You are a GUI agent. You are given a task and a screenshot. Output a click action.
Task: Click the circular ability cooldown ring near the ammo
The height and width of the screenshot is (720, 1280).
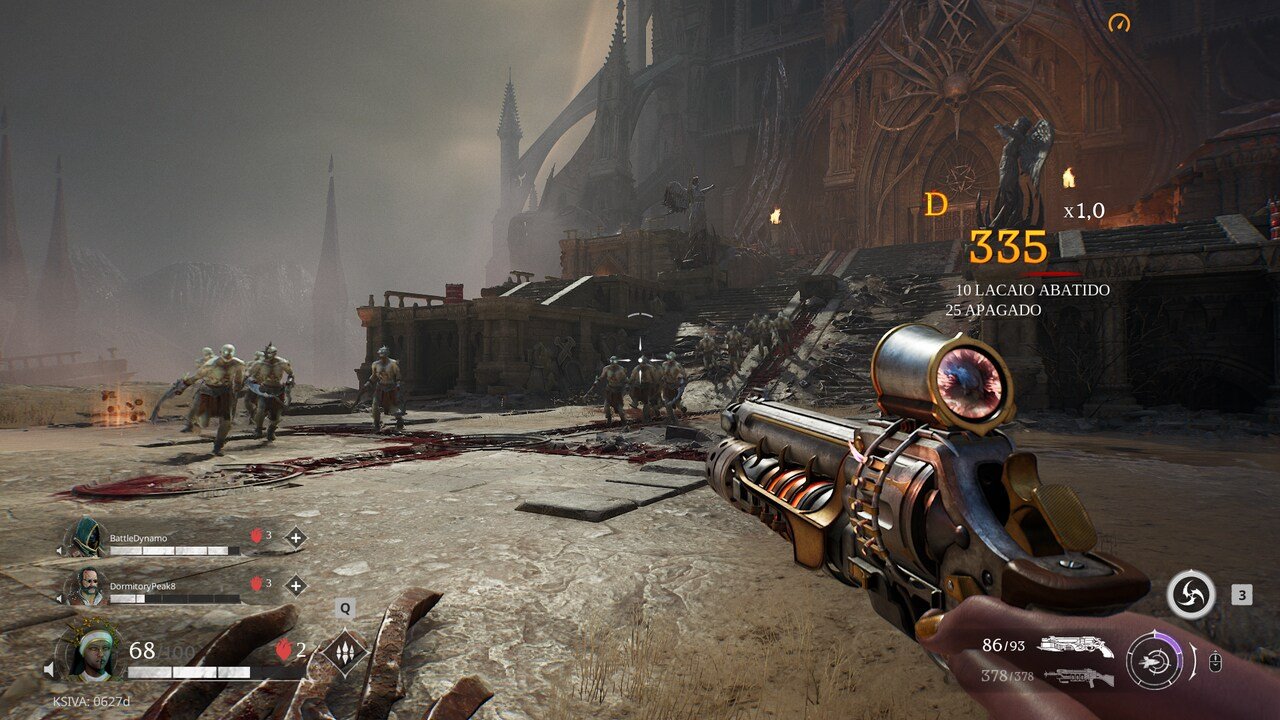click(x=1155, y=660)
